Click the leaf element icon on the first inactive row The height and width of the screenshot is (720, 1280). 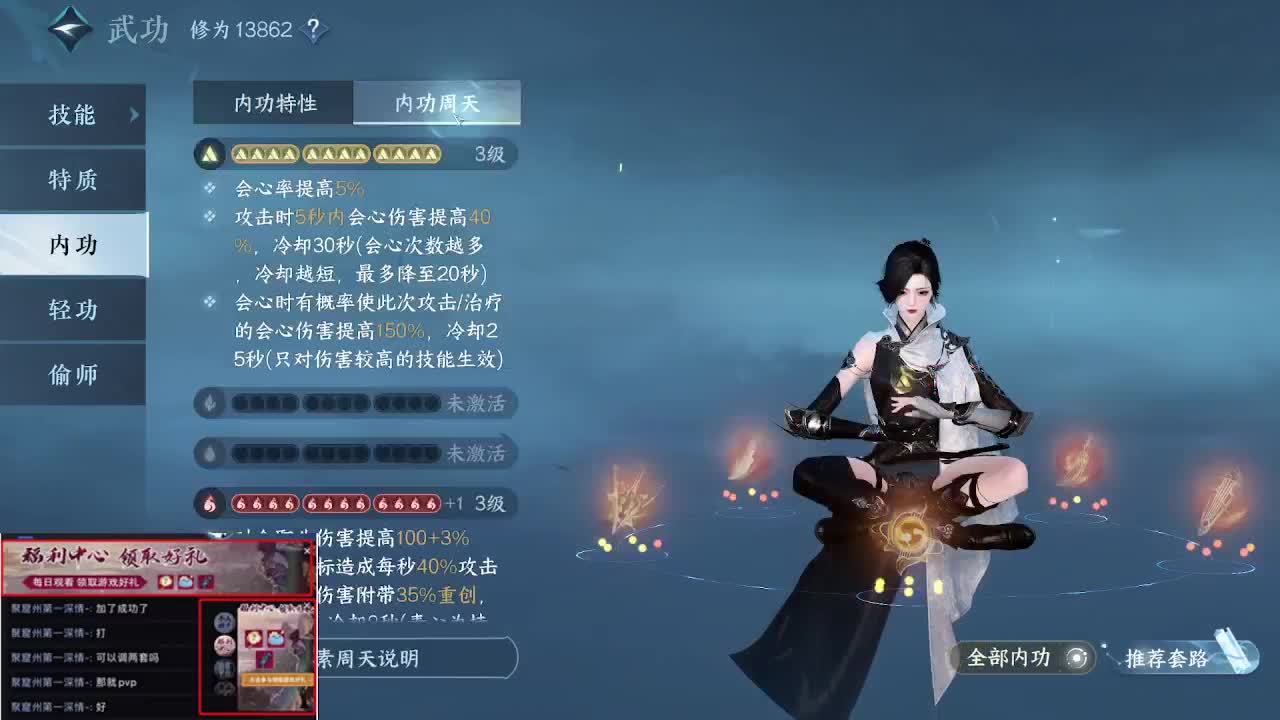208,403
